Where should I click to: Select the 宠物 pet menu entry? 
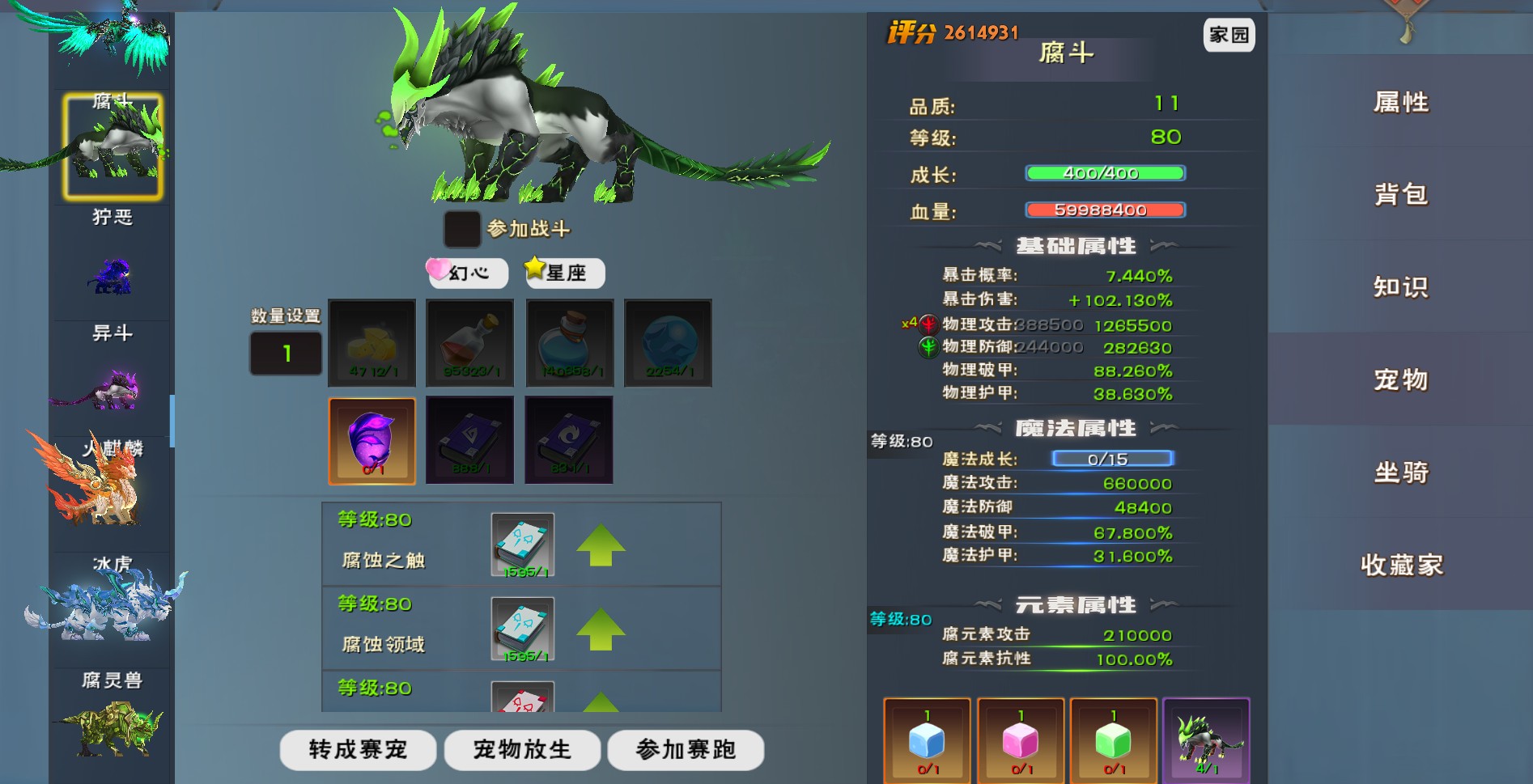pos(1401,379)
